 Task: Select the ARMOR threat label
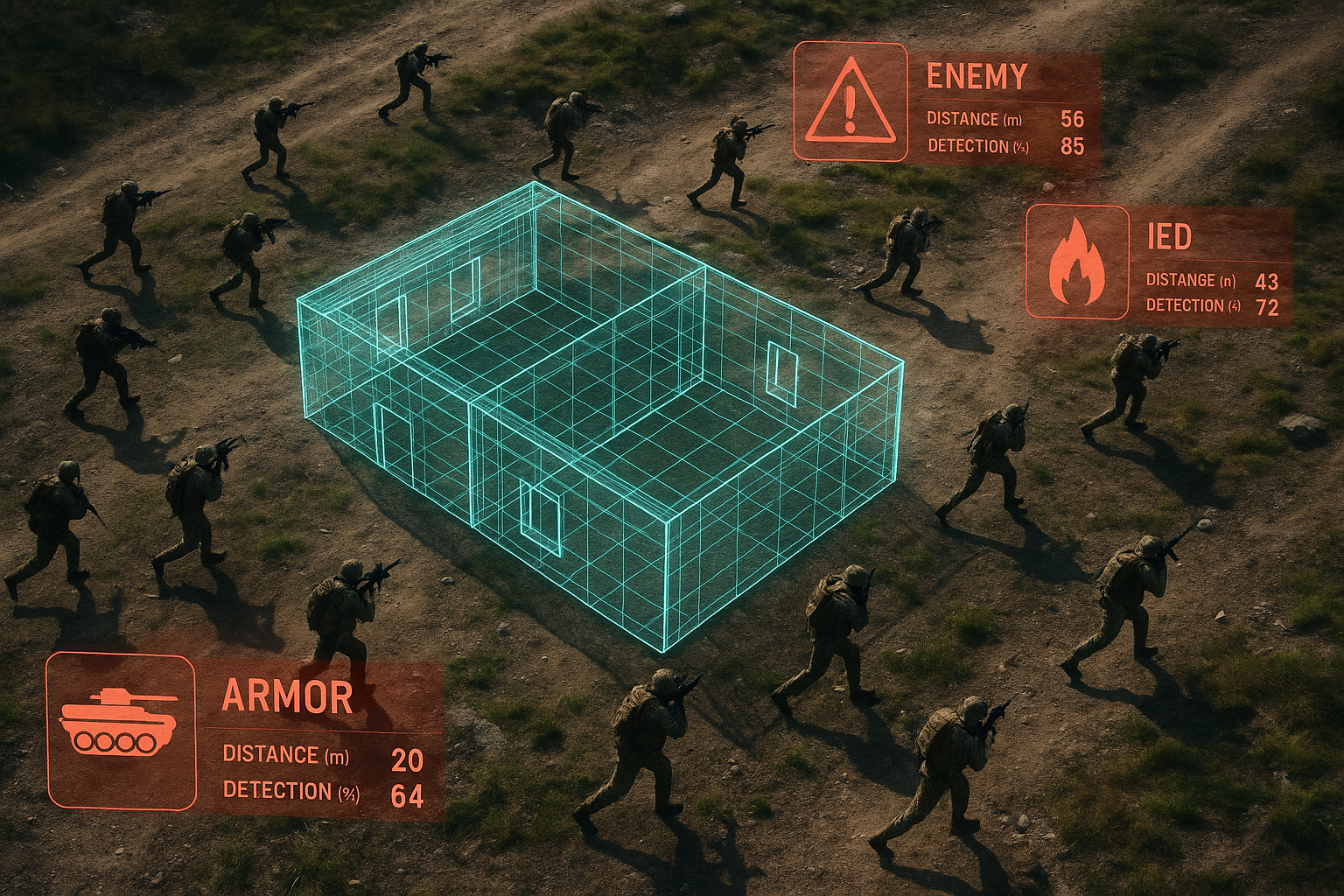point(288,696)
